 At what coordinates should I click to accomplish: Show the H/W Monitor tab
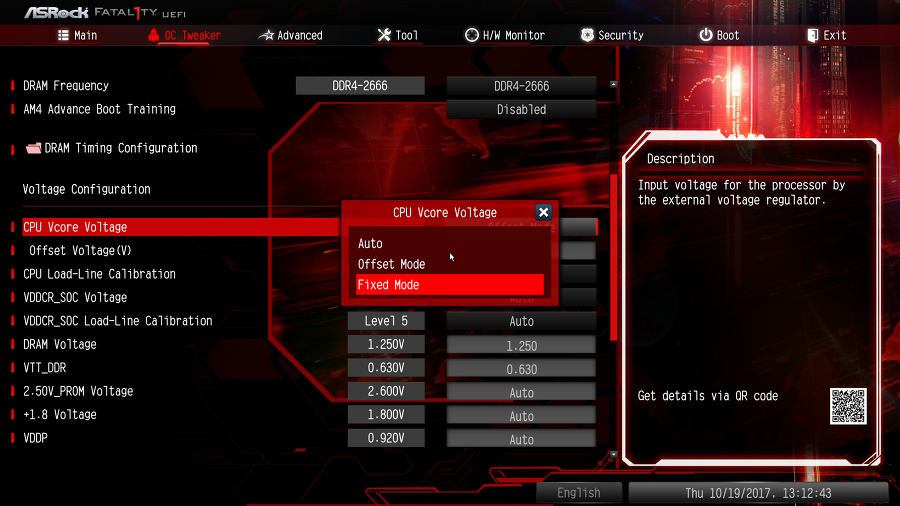505,35
